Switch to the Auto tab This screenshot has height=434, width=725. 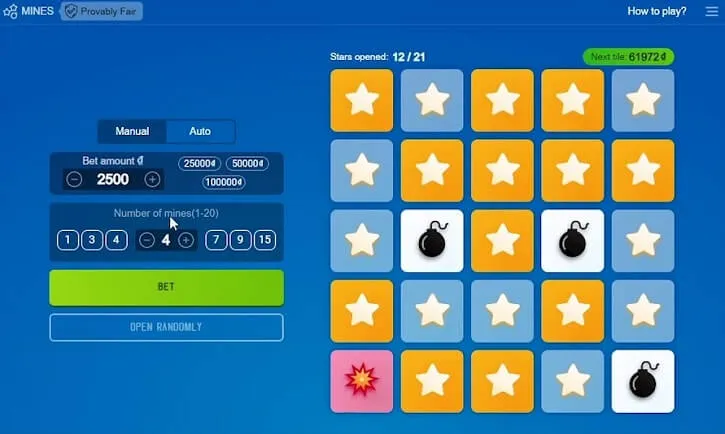pyautogui.click(x=200, y=131)
